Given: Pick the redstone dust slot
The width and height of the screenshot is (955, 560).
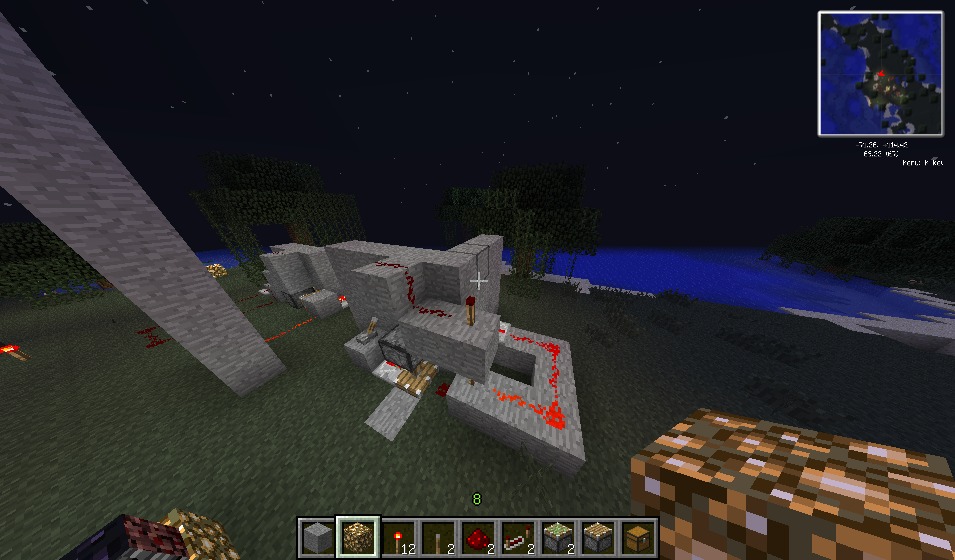Looking at the screenshot, I should click(x=478, y=538).
